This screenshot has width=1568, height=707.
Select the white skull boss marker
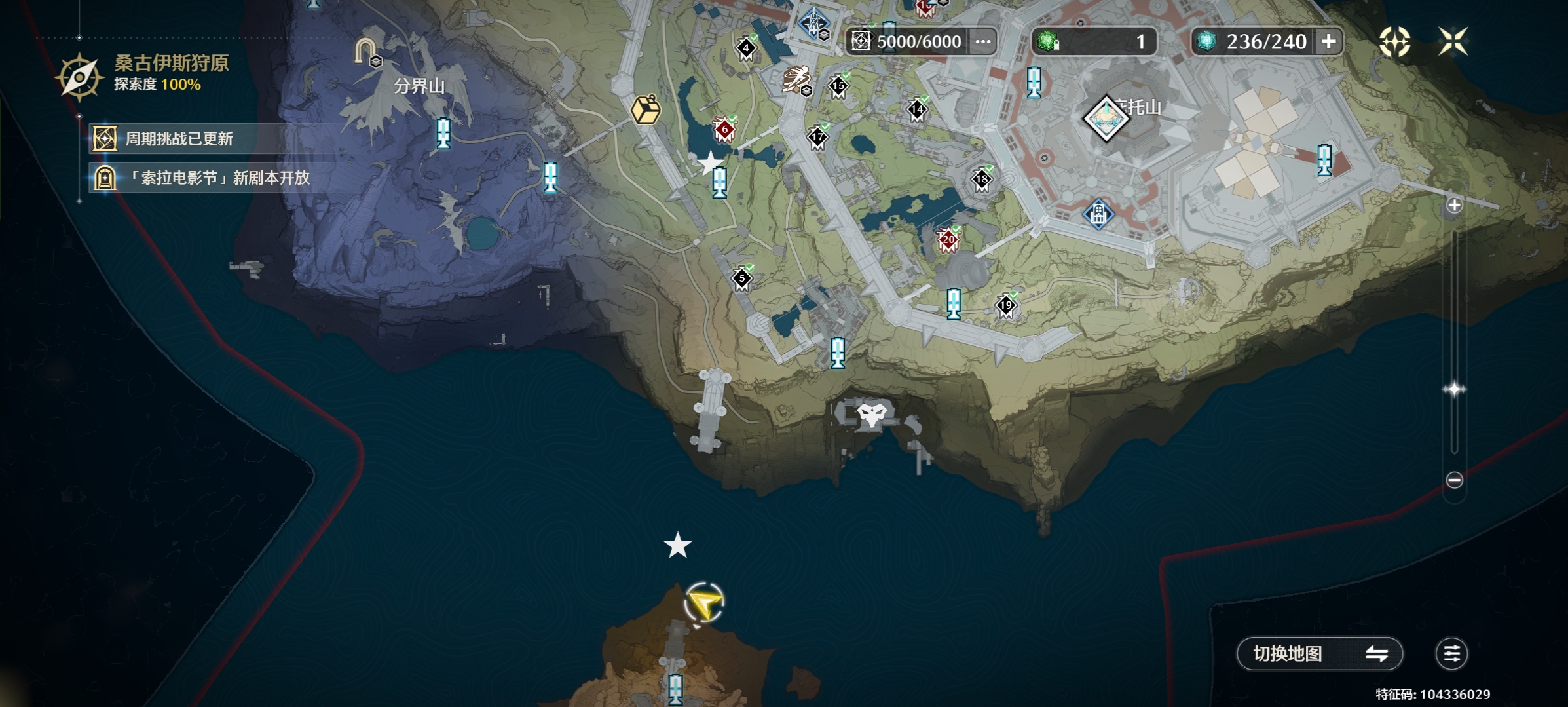[x=872, y=415]
